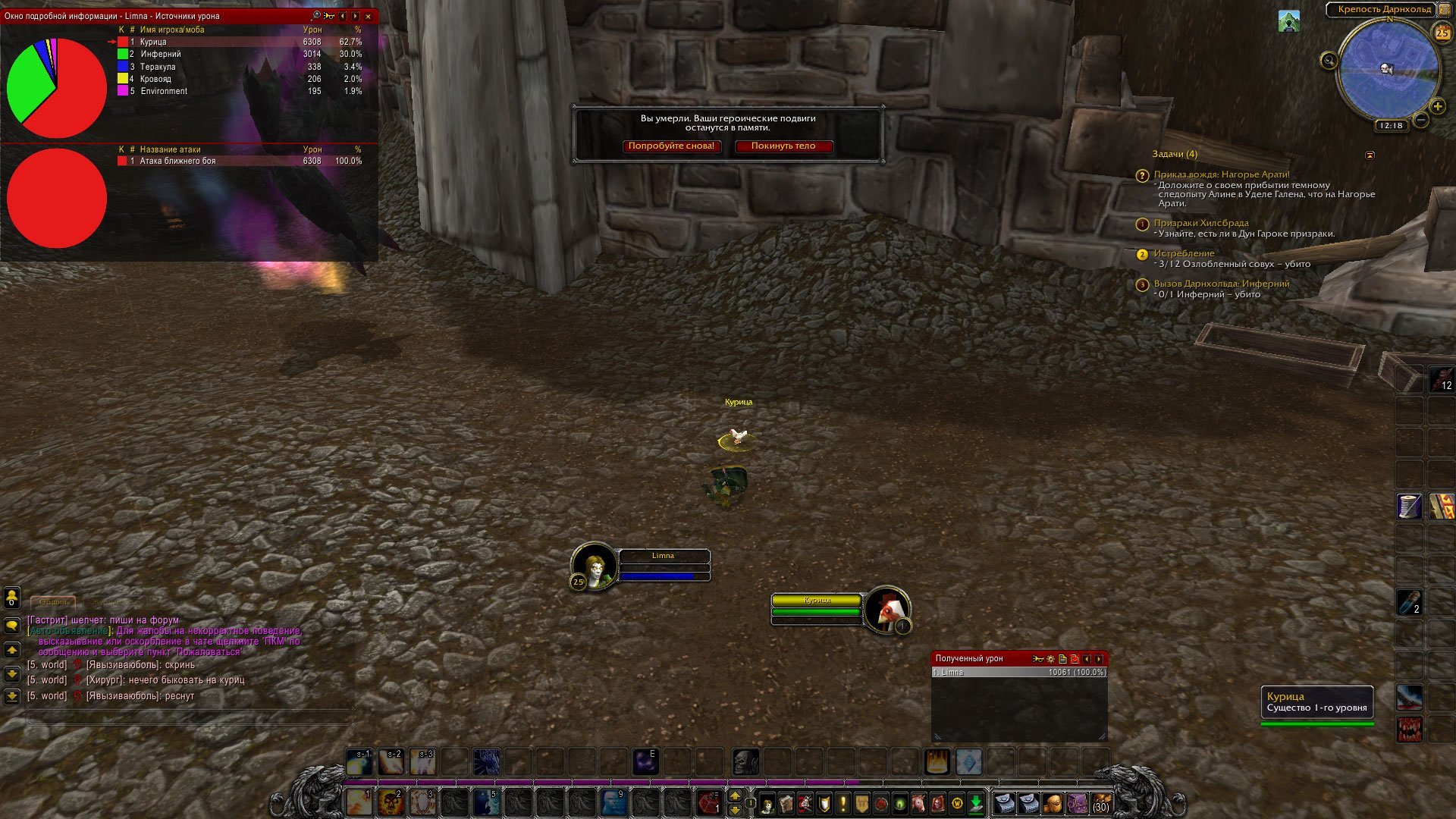Open the character info micro button
1456x819 pixels.
pyautogui.click(x=767, y=804)
